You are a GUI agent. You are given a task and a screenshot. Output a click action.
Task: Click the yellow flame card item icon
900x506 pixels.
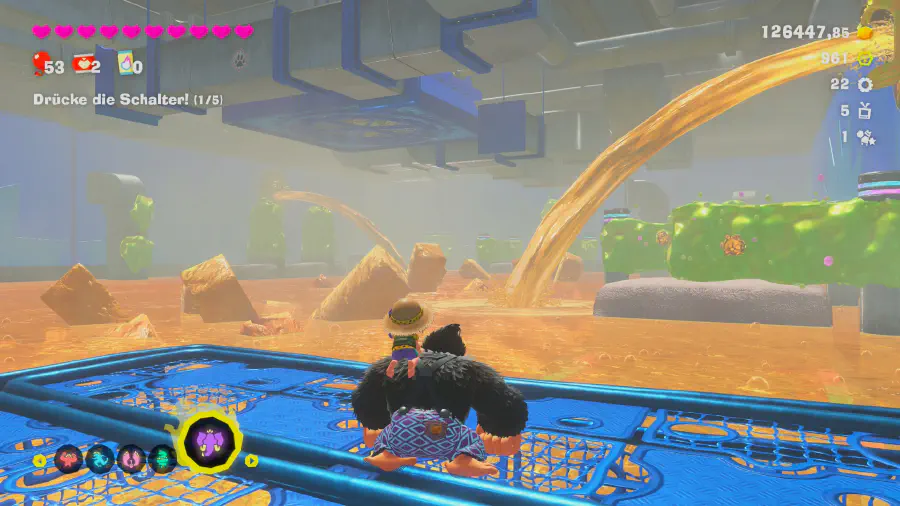pos(125,65)
